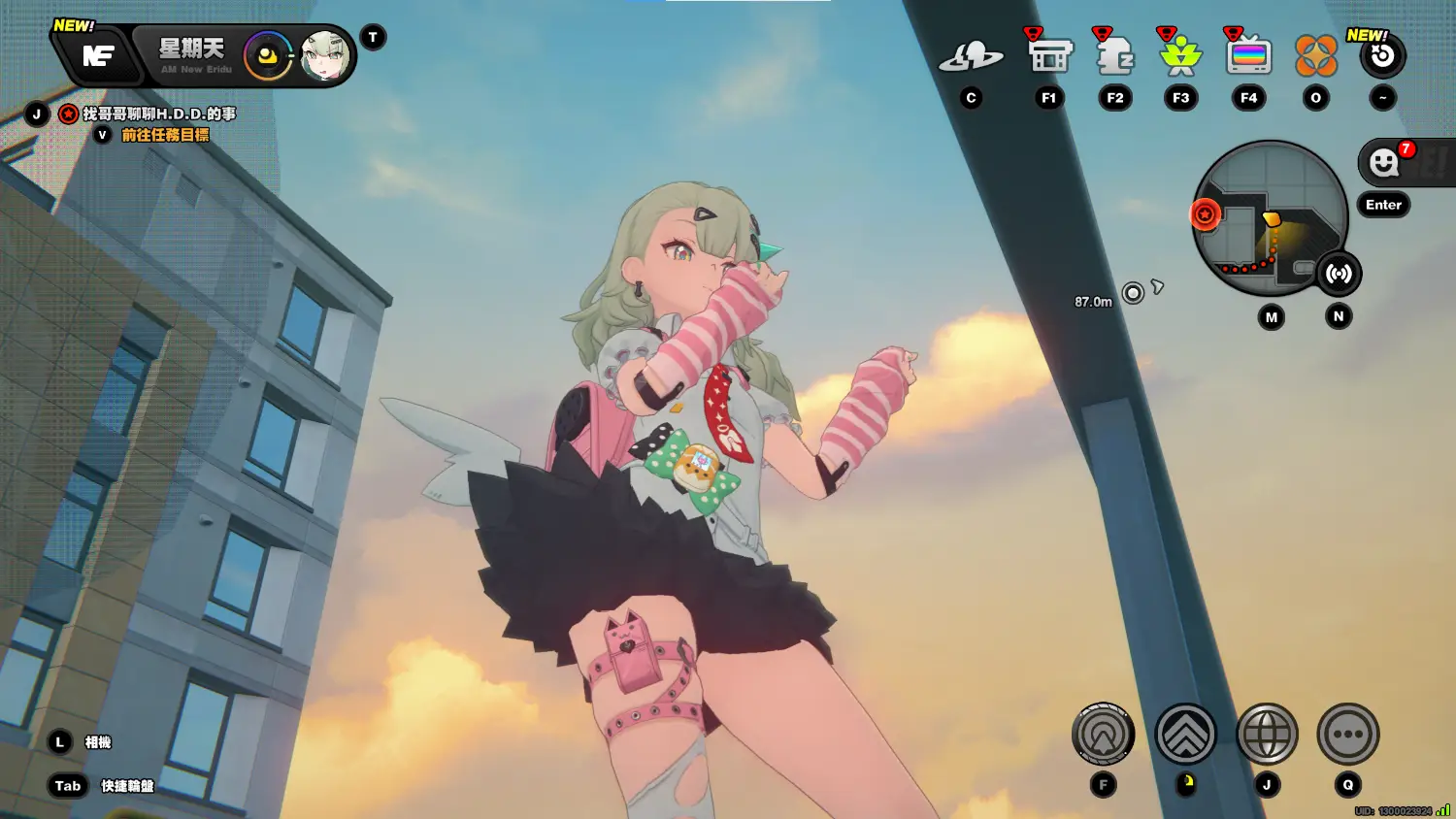Activate the double chevron sprint button
1456x819 pixels.
[1185, 735]
